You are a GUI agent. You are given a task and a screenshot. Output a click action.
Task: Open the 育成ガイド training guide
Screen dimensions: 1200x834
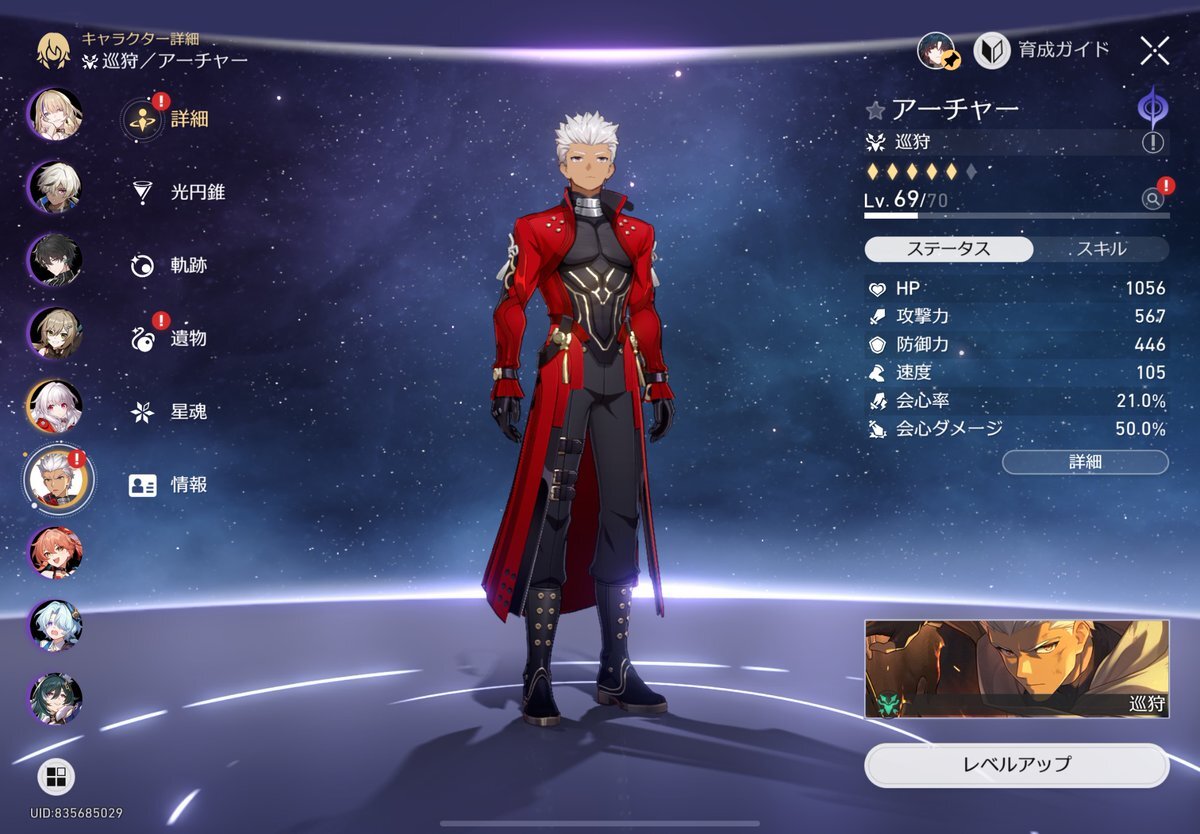[1046, 50]
